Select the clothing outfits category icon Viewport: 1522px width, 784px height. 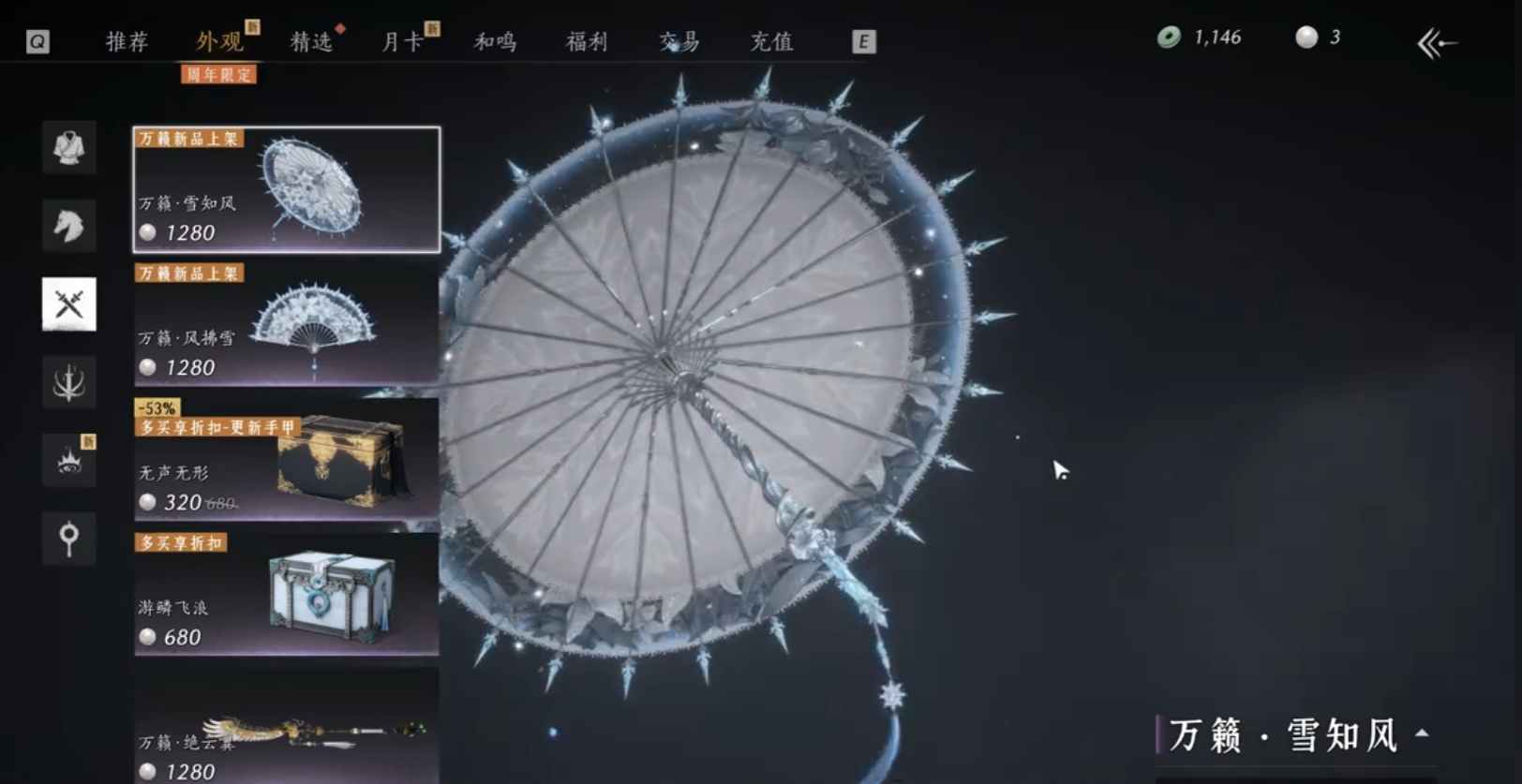[69, 147]
